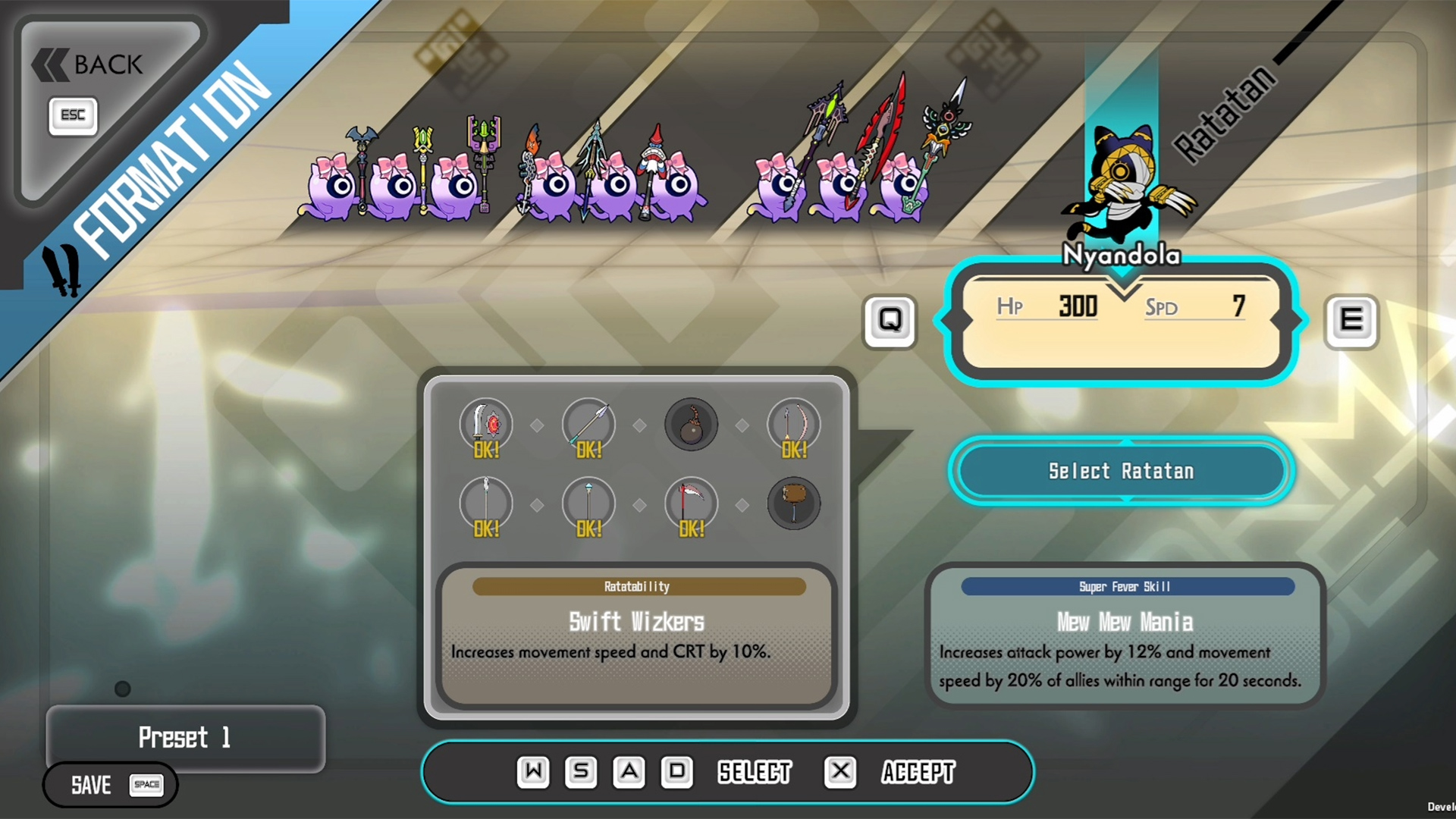Select the spear weapon type icon
This screenshot has width=1456, height=819.
pos(588,425)
